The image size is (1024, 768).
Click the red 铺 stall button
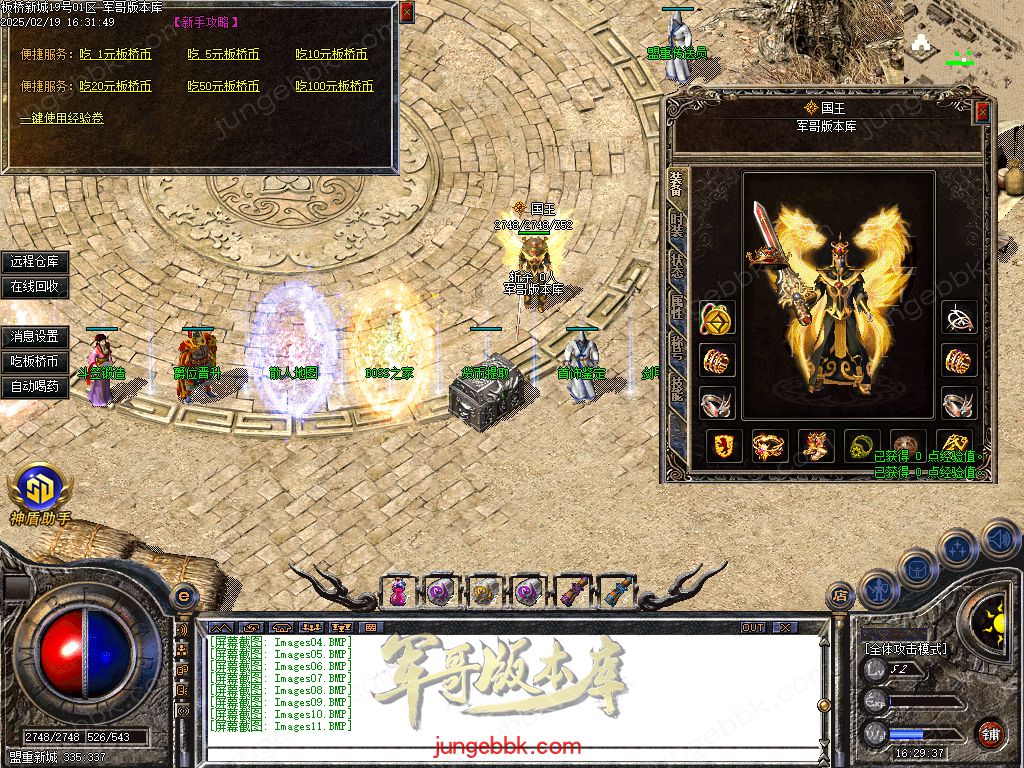point(990,733)
